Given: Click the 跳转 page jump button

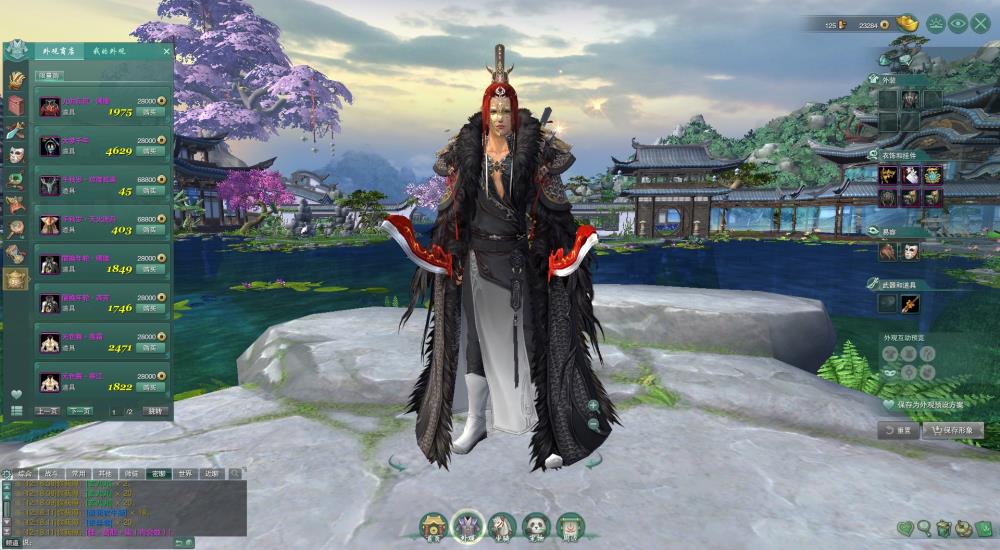Looking at the screenshot, I should [154, 411].
